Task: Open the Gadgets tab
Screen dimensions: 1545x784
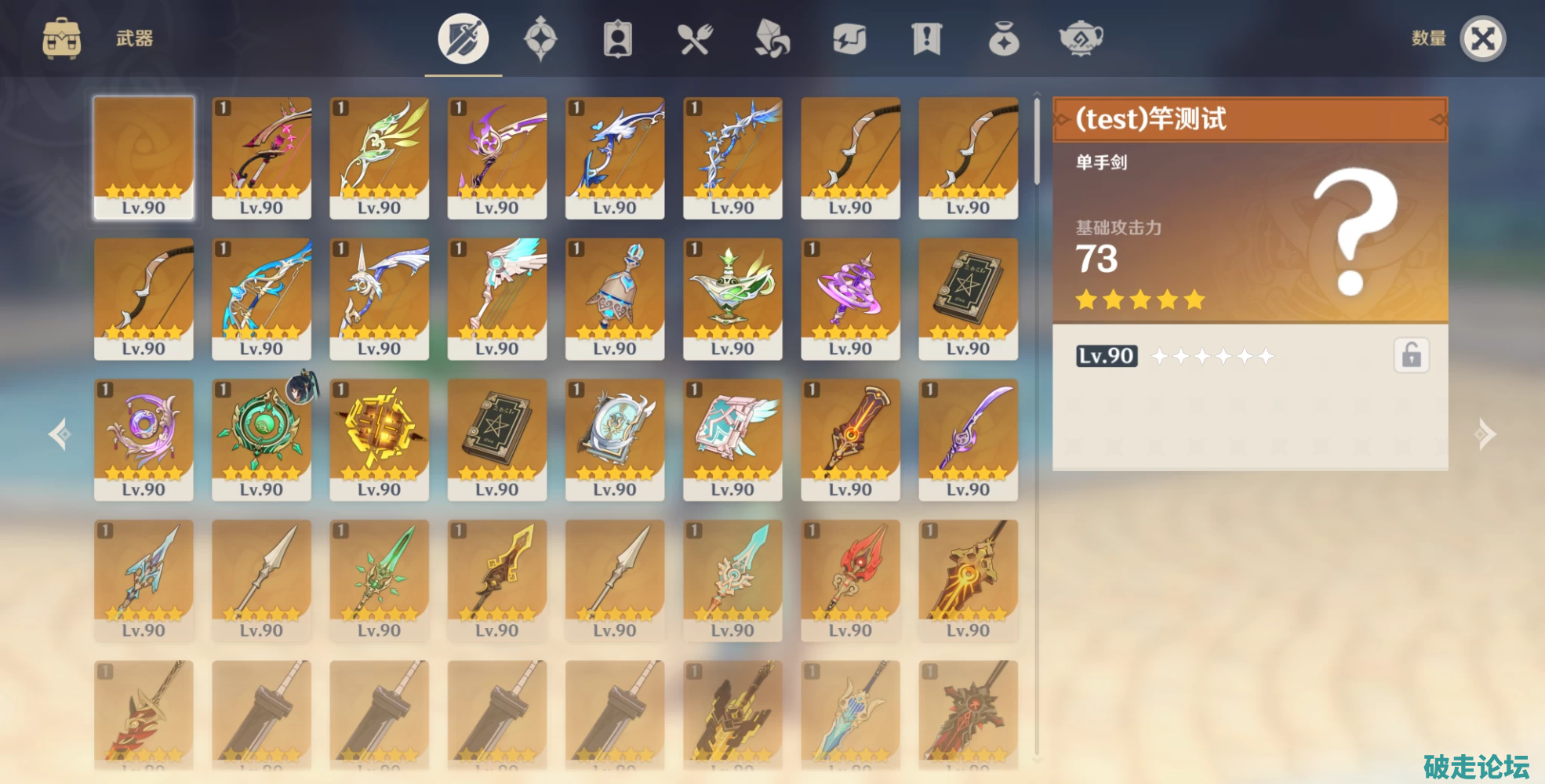Action: [x=849, y=38]
